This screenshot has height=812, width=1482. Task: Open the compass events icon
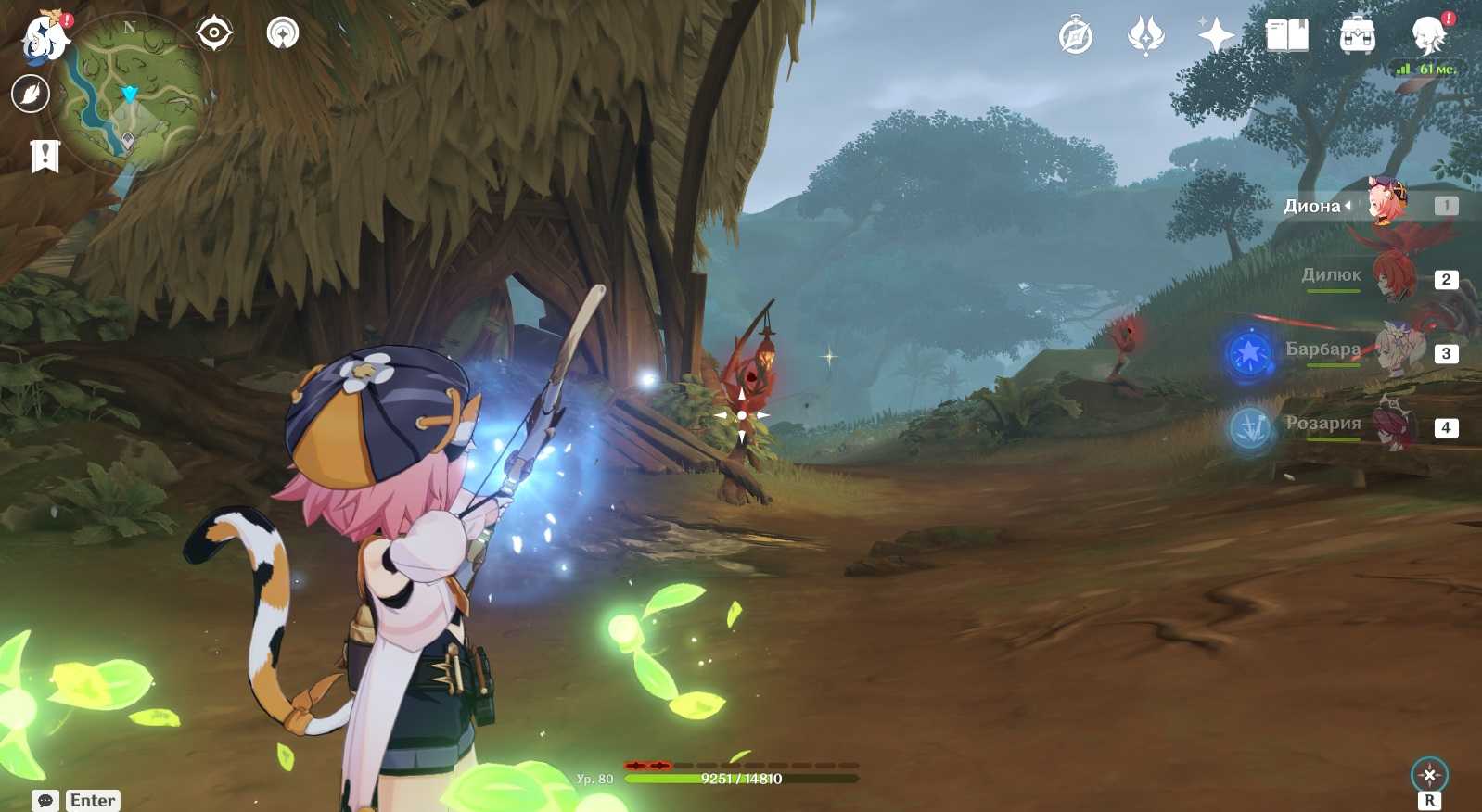(x=1076, y=37)
